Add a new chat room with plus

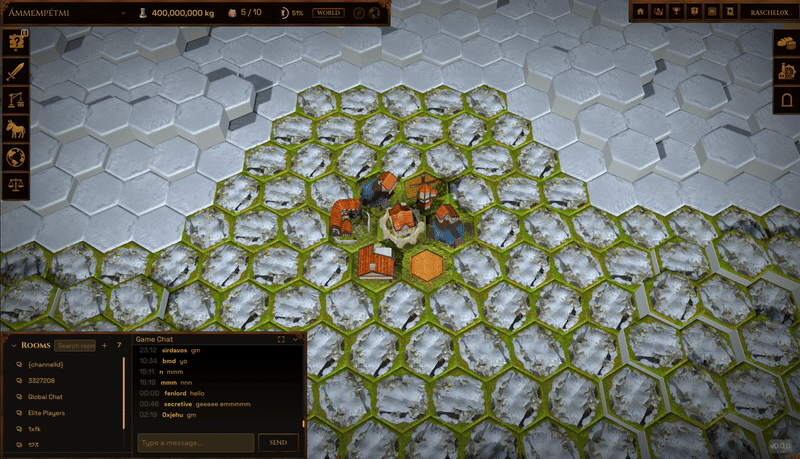click(x=105, y=345)
